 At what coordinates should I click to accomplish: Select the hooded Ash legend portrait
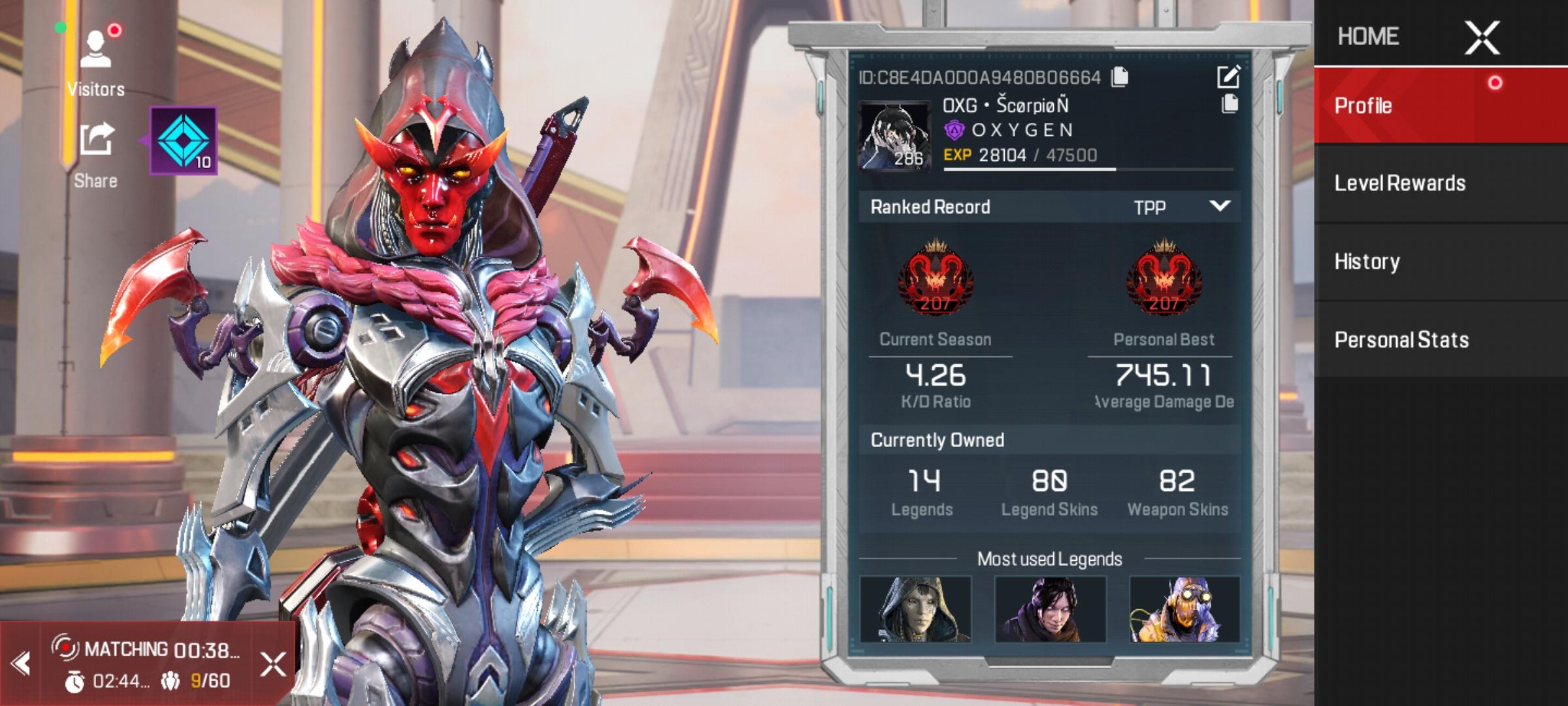point(915,609)
